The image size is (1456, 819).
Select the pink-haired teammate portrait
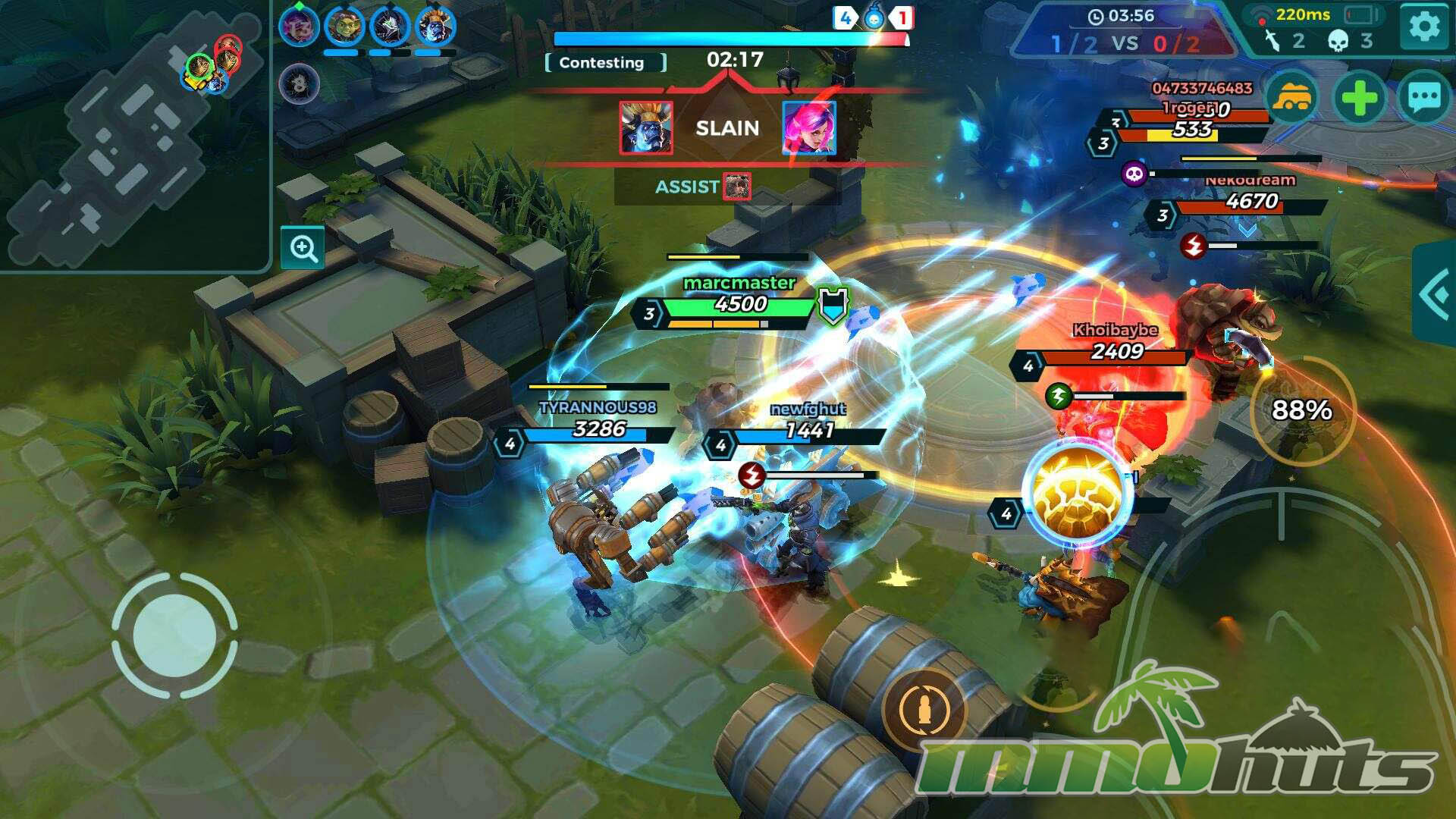click(298, 26)
